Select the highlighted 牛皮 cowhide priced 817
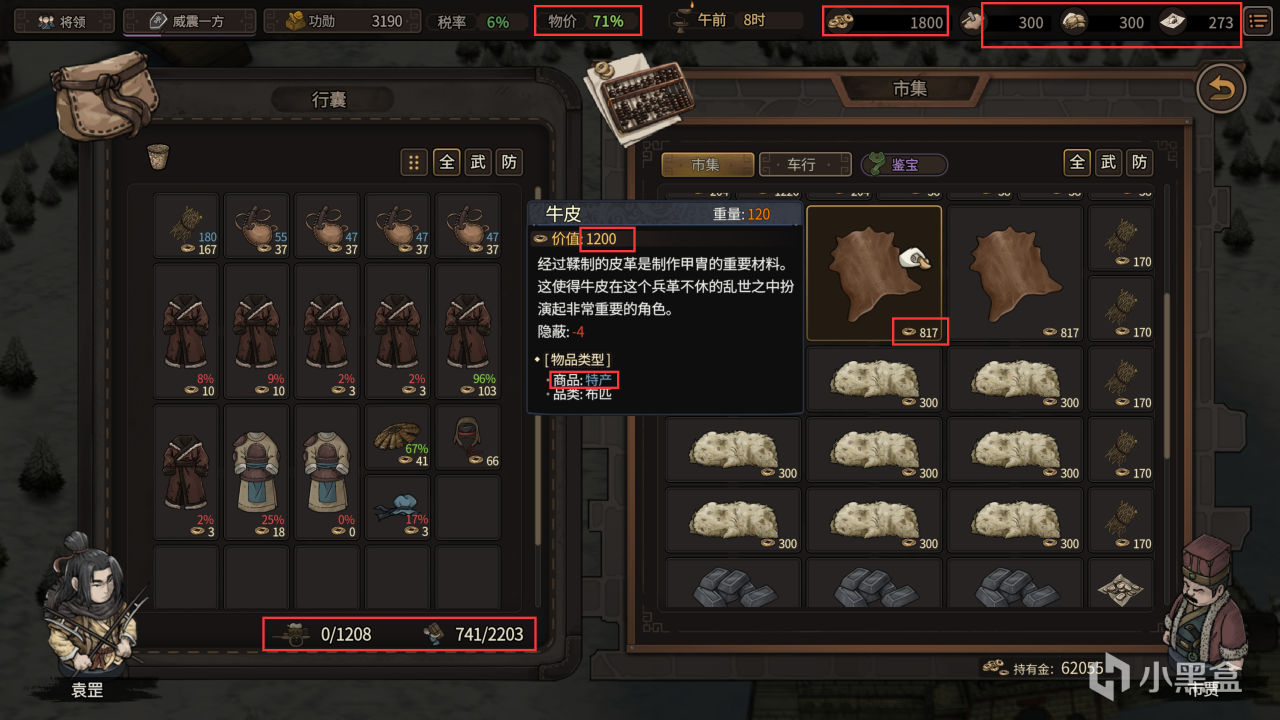This screenshot has height=720, width=1280. pyautogui.click(x=874, y=270)
